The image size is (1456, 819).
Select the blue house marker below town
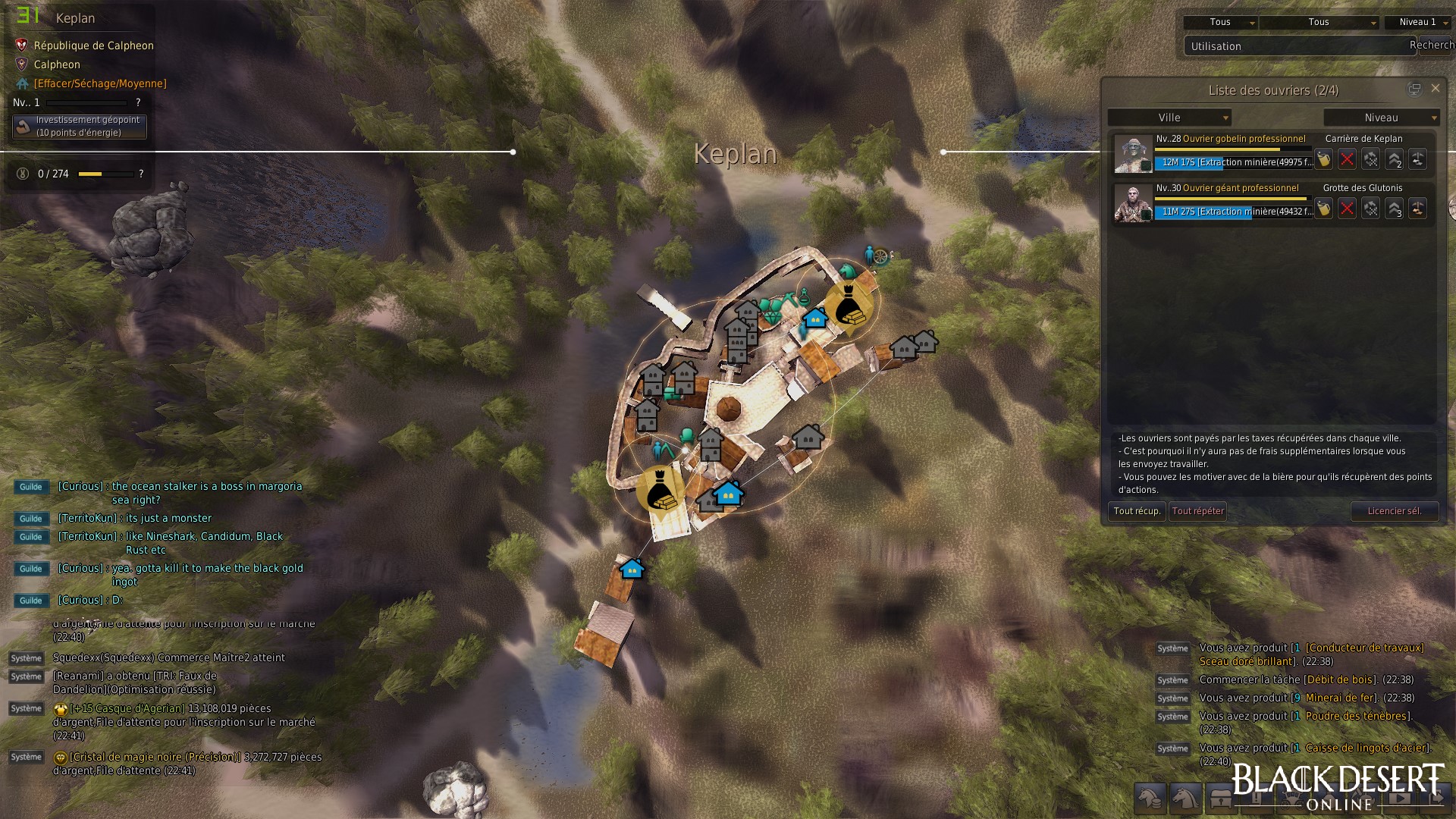pyautogui.click(x=632, y=569)
